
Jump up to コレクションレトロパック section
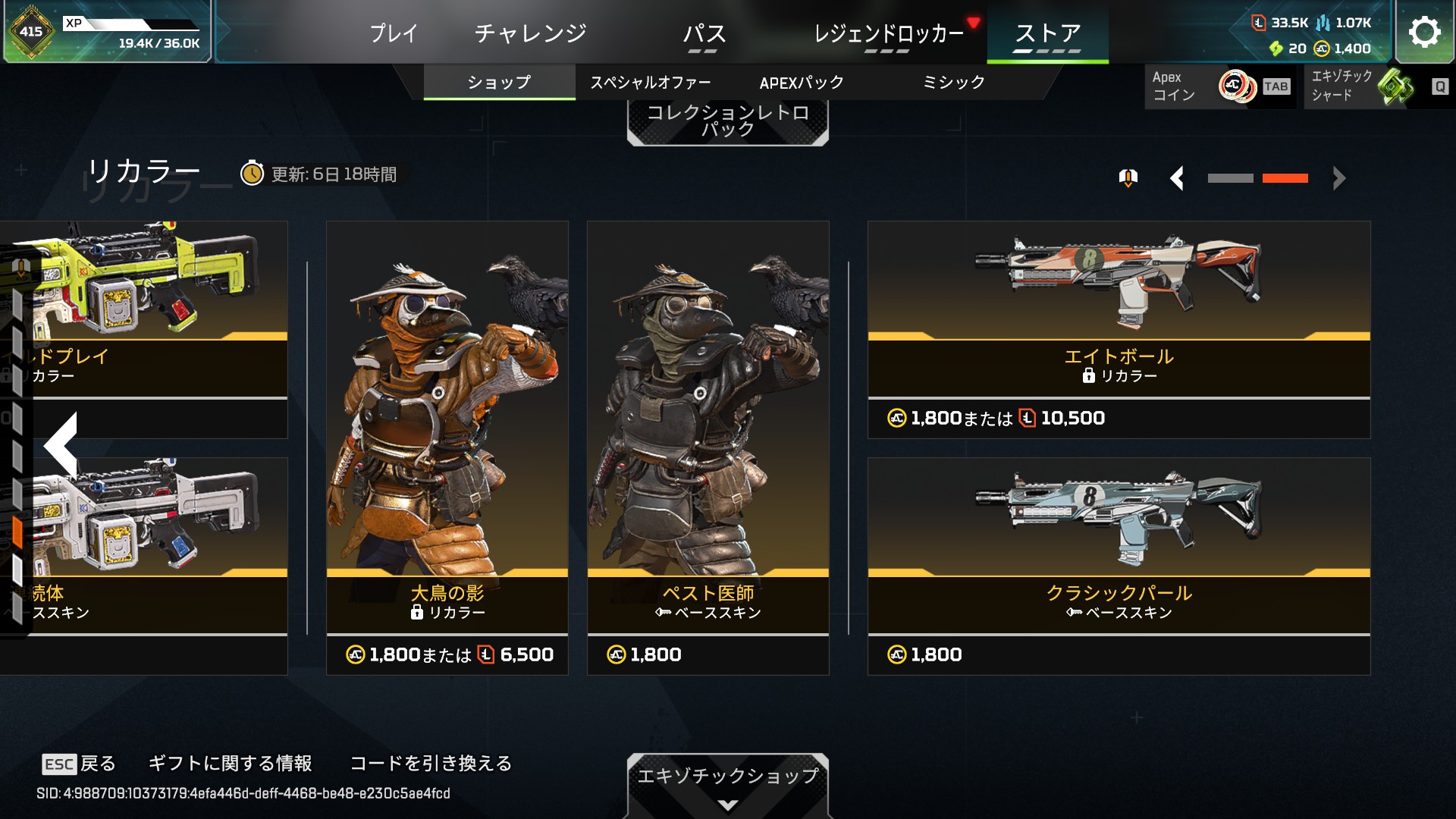[x=727, y=121]
